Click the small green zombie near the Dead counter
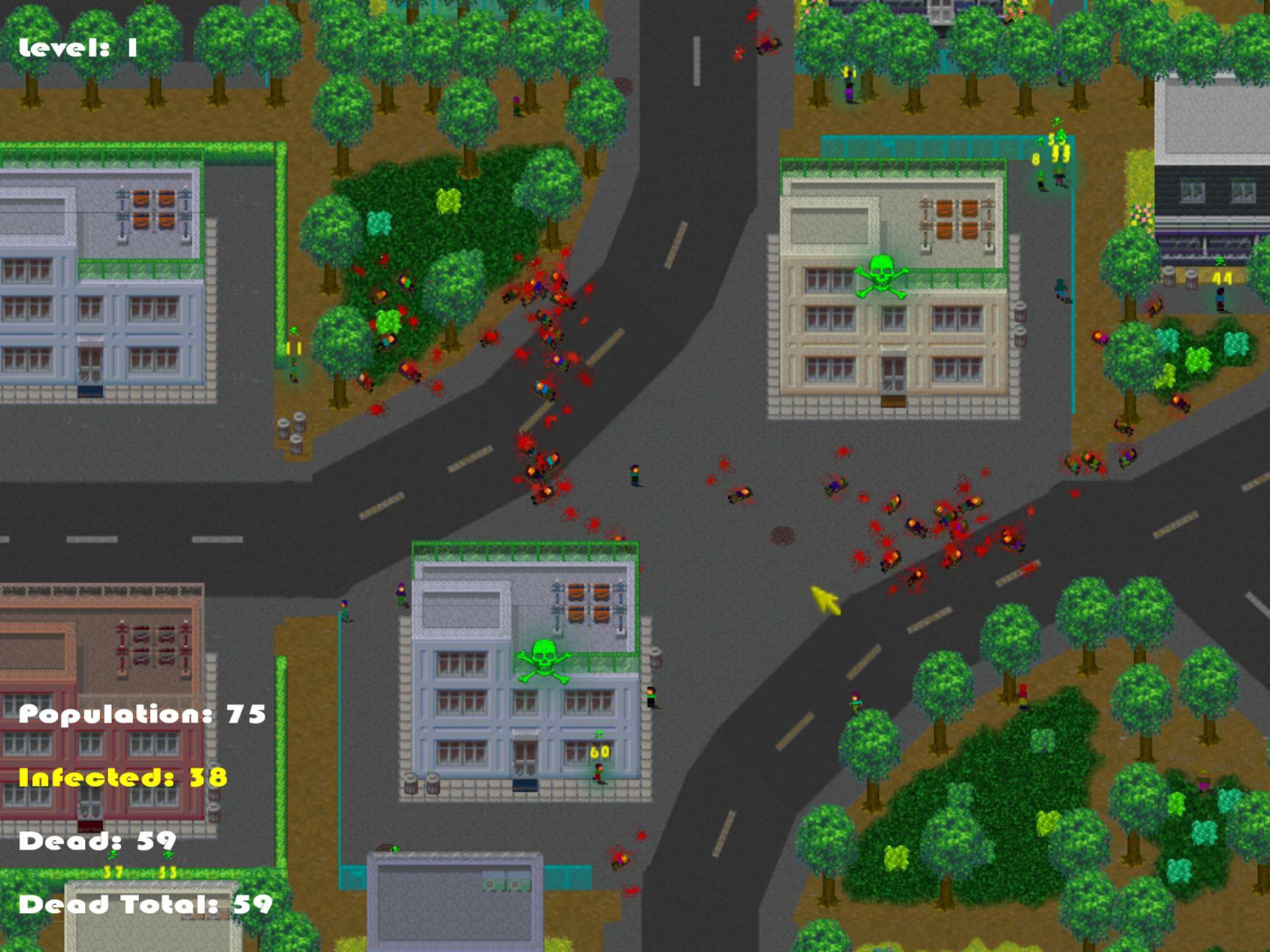 point(112,855)
